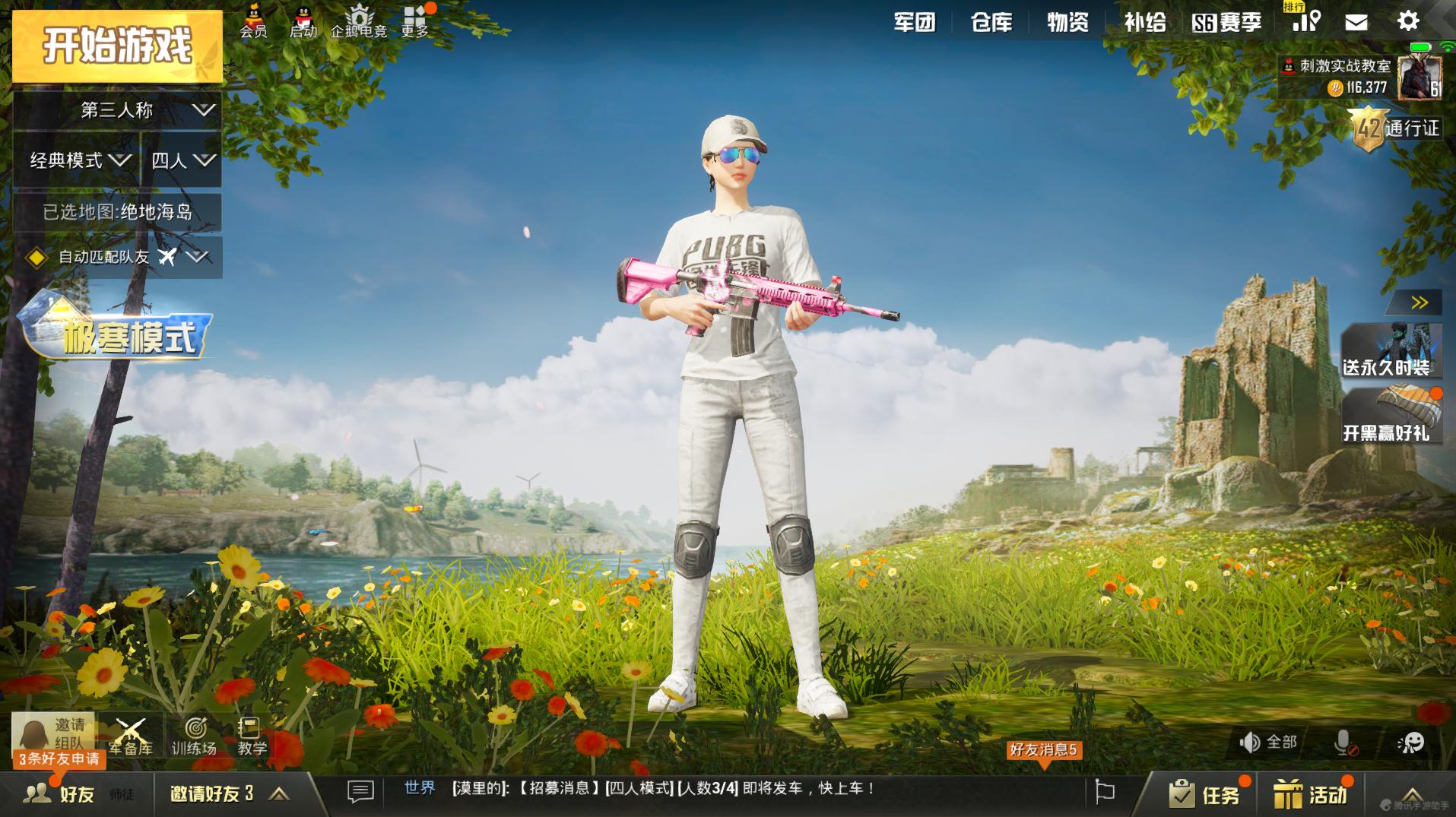Open the world chat message icon
This screenshot has height=817, width=1456.
tap(360, 790)
